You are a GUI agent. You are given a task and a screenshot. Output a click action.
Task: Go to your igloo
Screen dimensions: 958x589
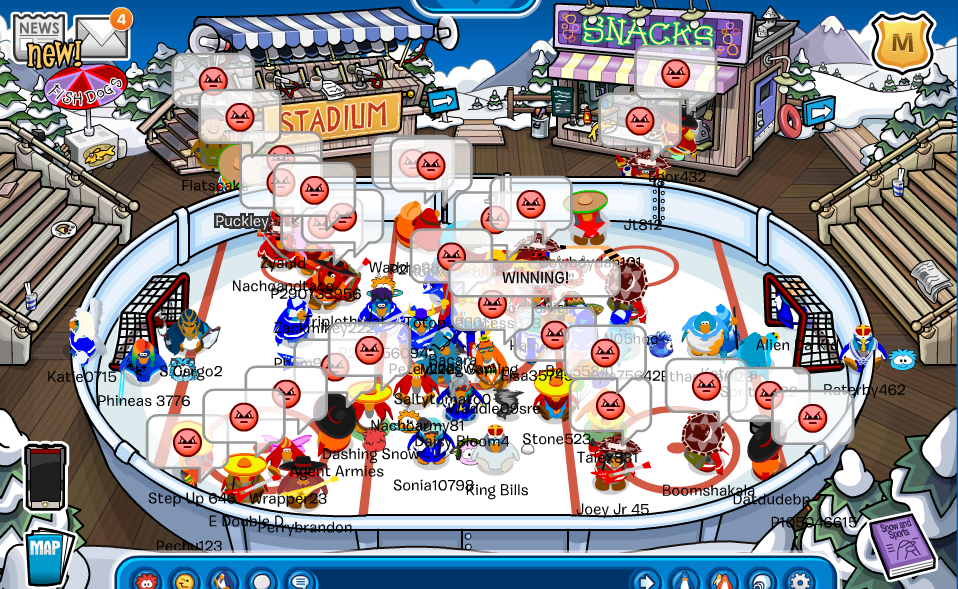click(x=761, y=581)
